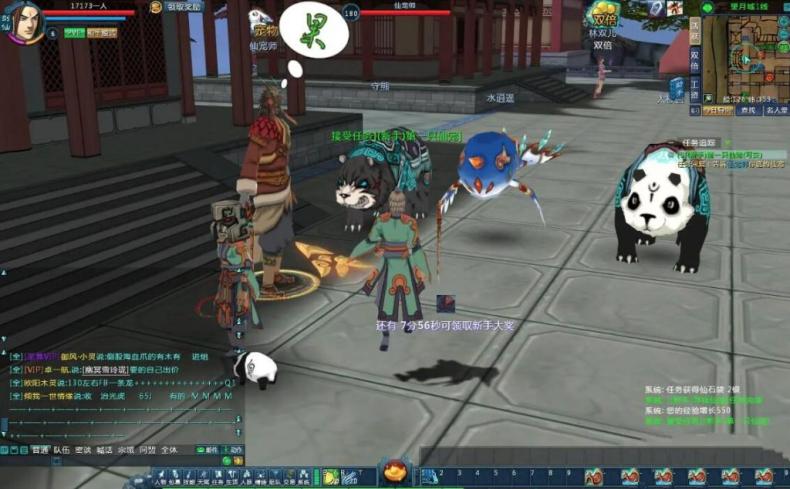The image size is (790, 489).
Task: Select the 队伍 team chat channel tab
Action: [62, 450]
